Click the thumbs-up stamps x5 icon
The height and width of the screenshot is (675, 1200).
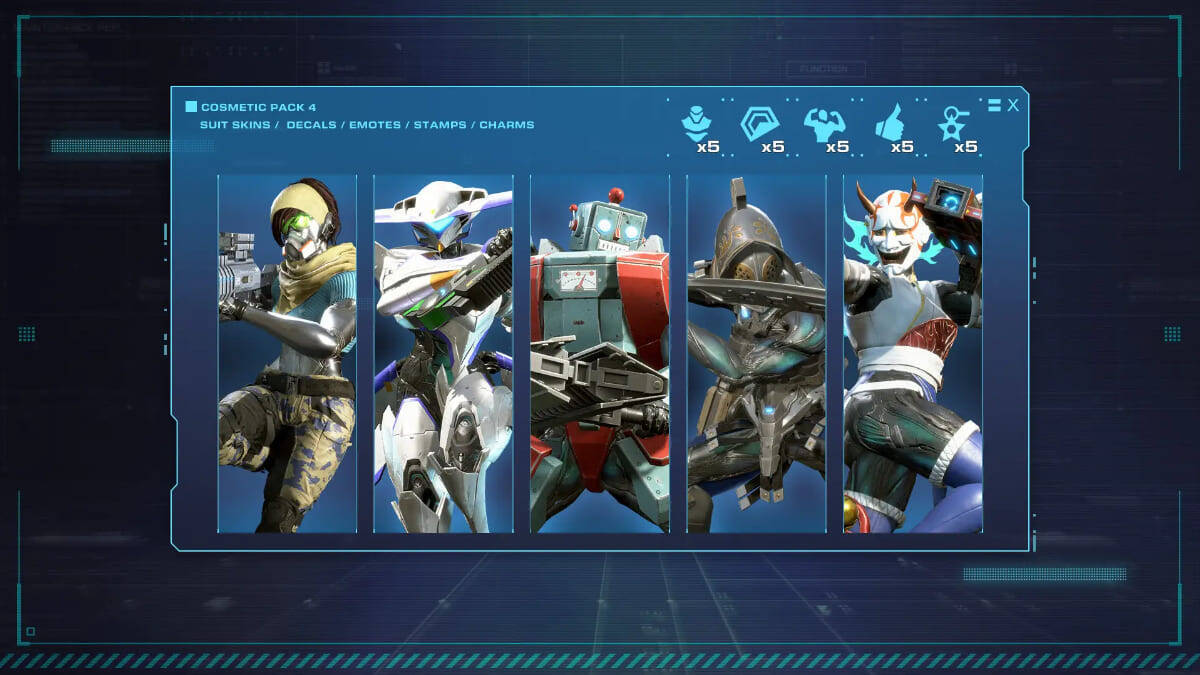pyautogui.click(x=889, y=124)
